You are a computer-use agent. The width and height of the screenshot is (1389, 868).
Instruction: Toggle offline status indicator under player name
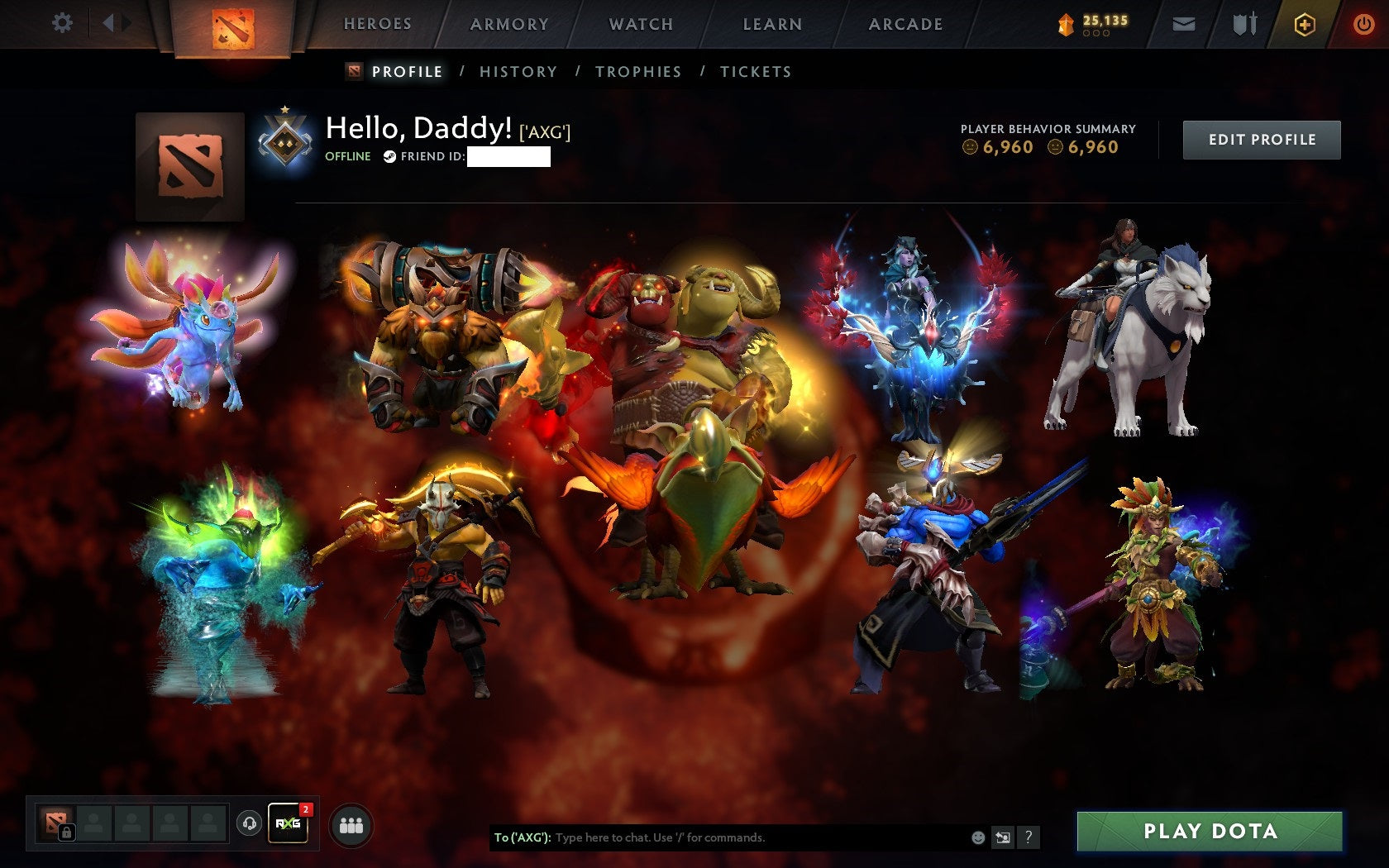pyautogui.click(x=347, y=155)
